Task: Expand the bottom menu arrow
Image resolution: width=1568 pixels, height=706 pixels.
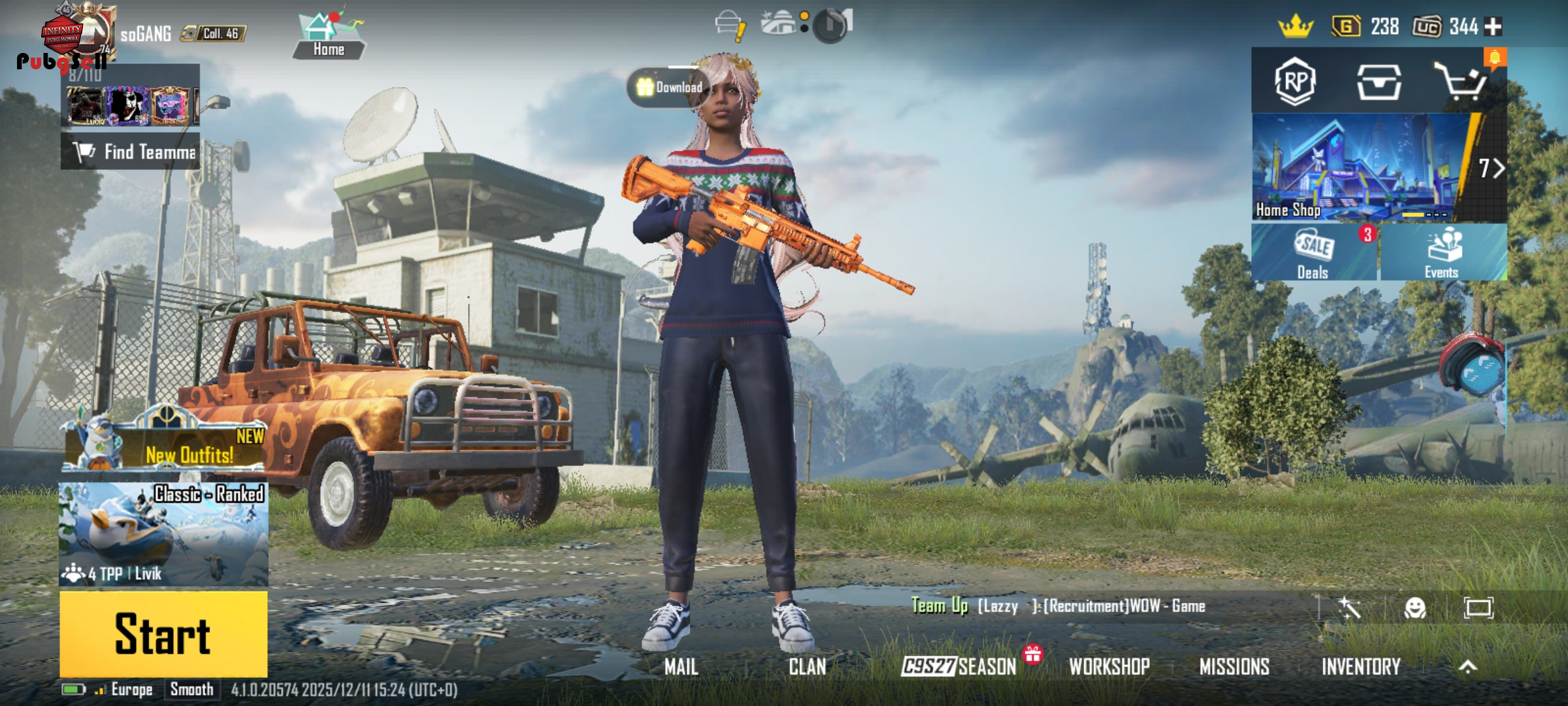Action: pyautogui.click(x=1467, y=667)
